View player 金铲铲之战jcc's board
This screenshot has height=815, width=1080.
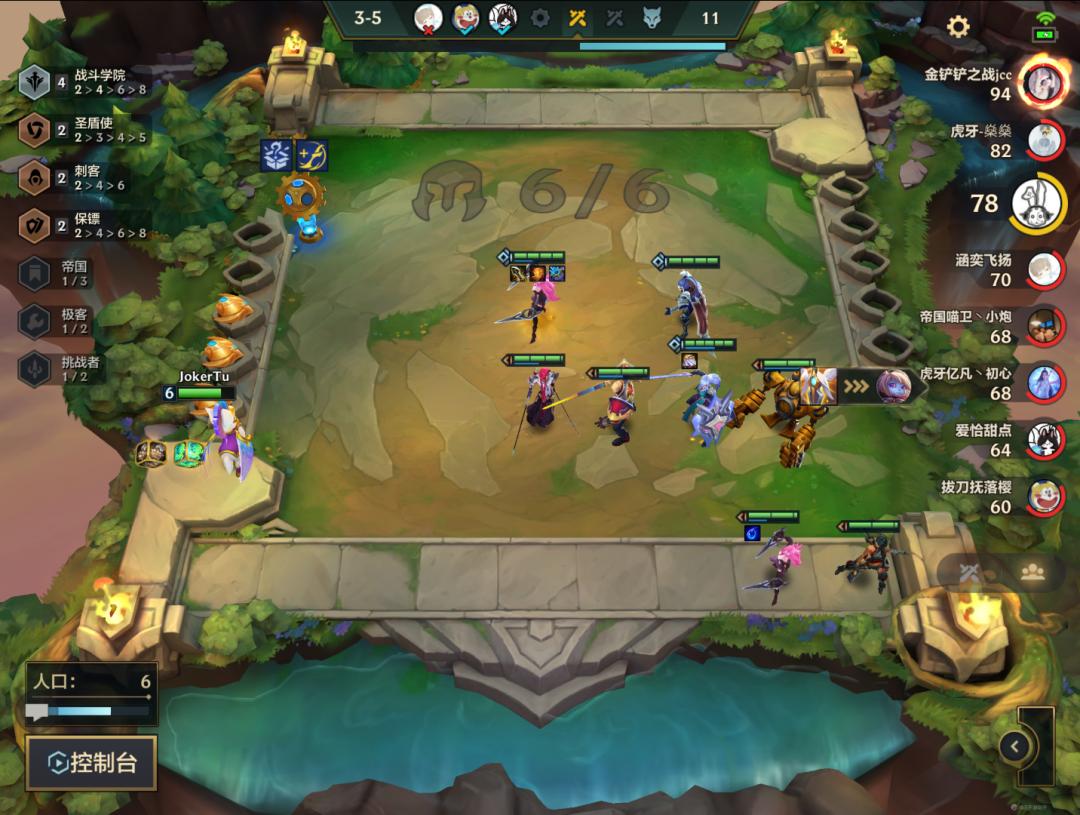coord(1044,83)
